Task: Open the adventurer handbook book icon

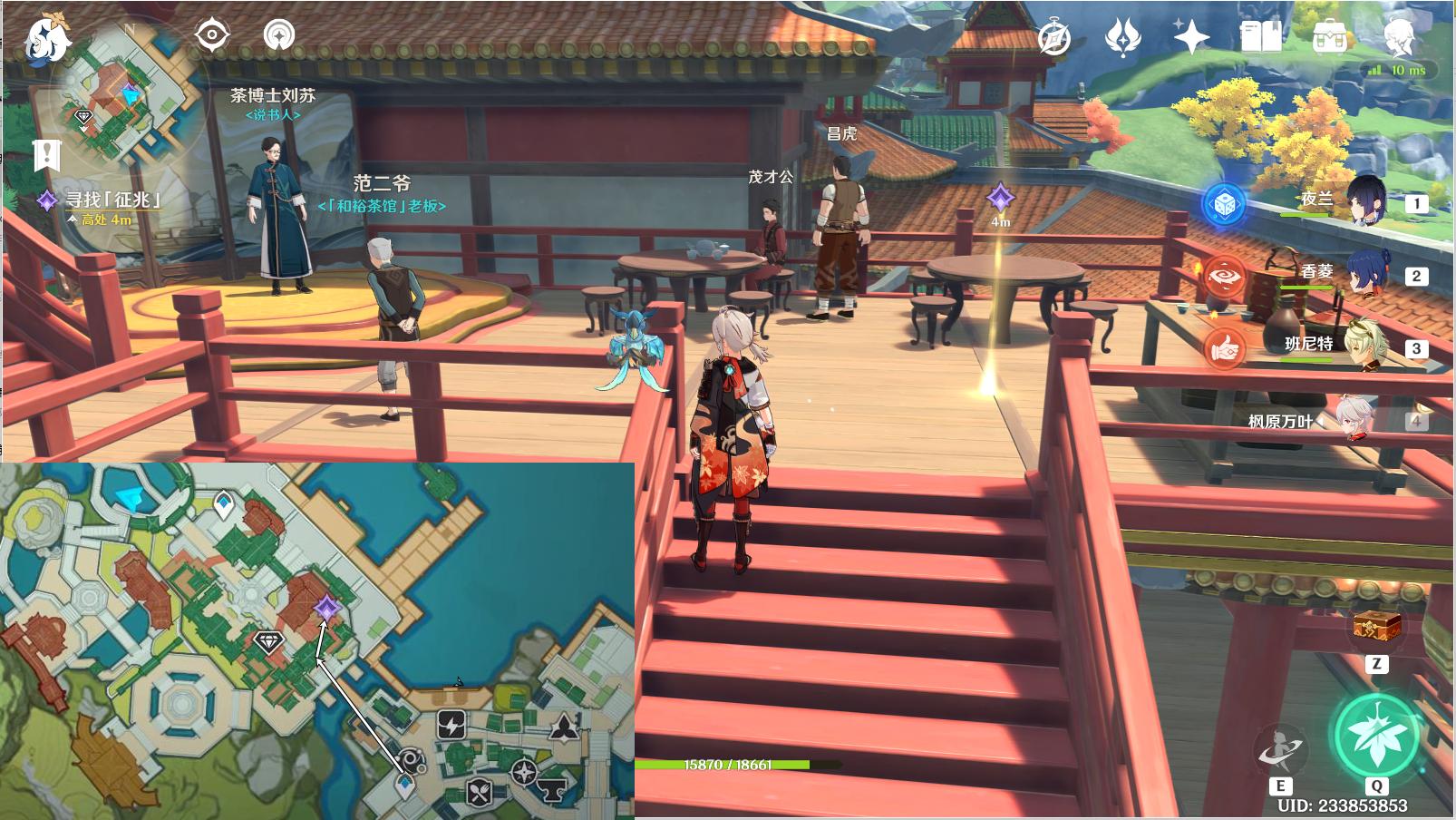Action: [x=1260, y=37]
